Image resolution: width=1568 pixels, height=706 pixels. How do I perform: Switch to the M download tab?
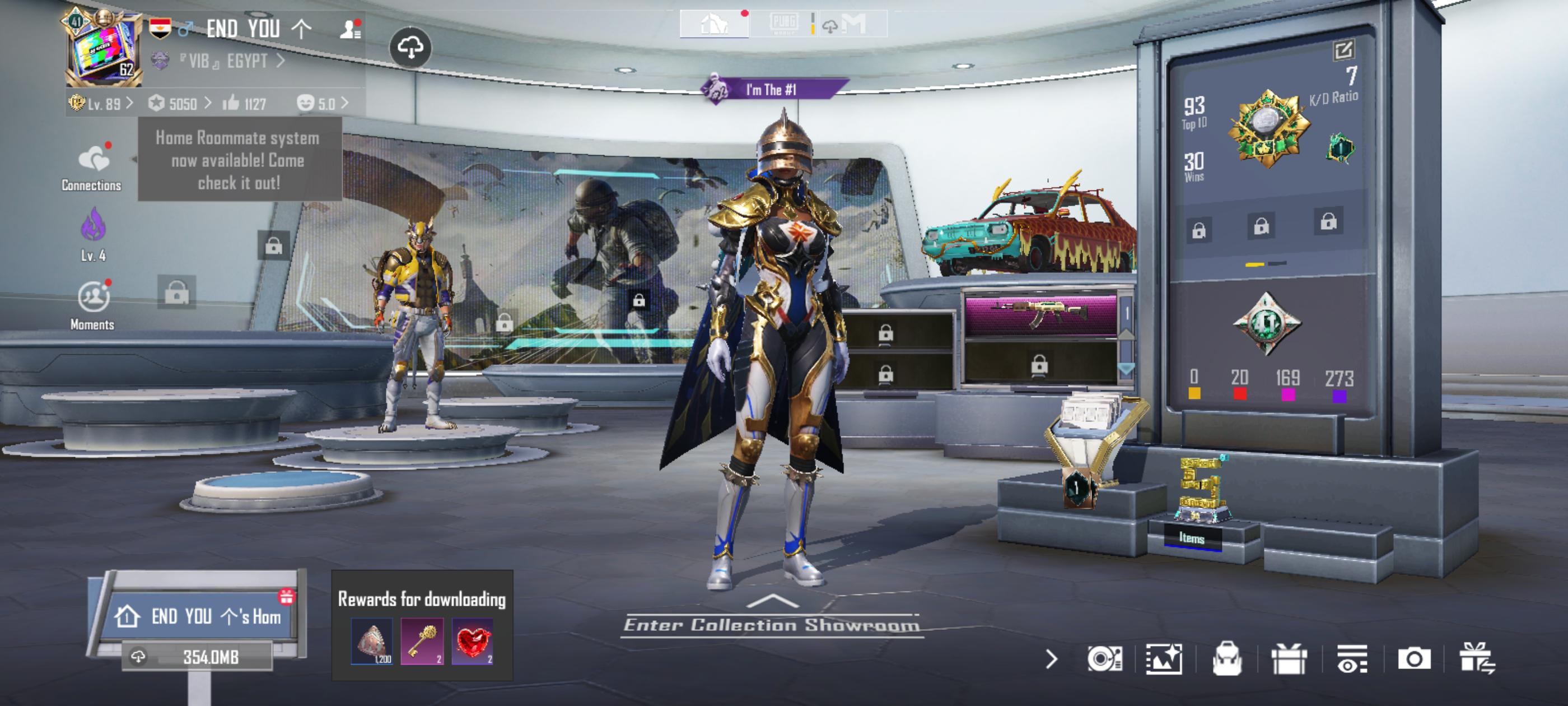(x=852, y=24)
